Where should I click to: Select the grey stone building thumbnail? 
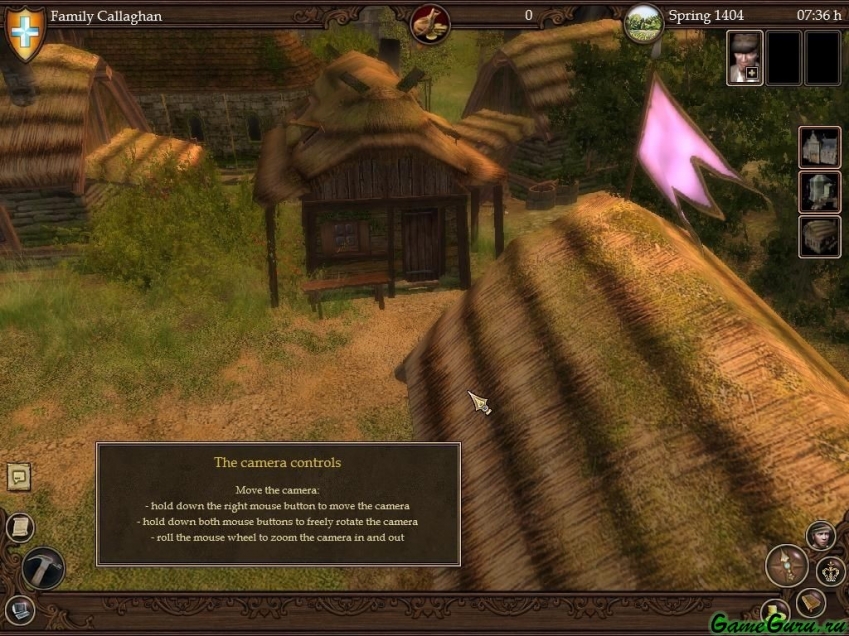click(819, 192)
